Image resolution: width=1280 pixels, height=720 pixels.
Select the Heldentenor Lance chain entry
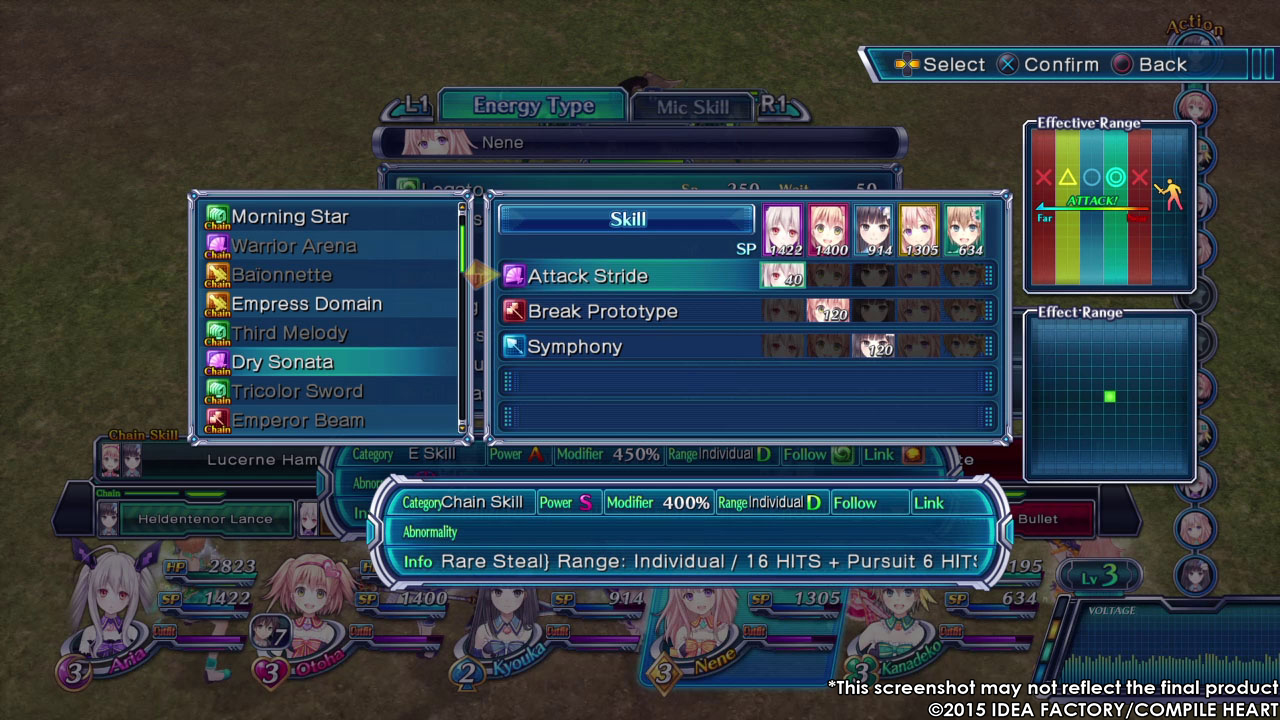(x=205, y=519)
